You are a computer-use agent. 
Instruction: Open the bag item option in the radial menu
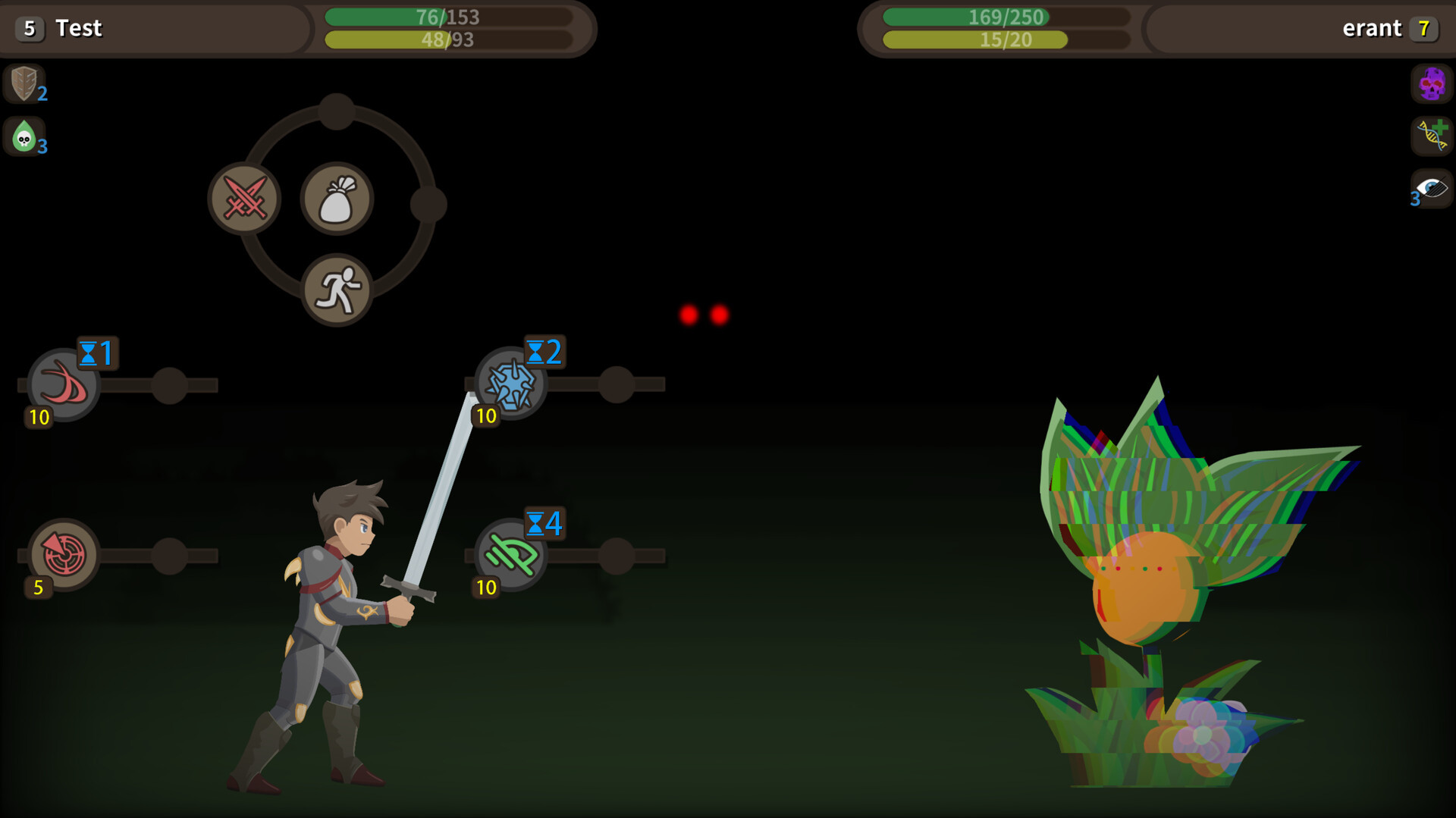(x=337, y=198)
